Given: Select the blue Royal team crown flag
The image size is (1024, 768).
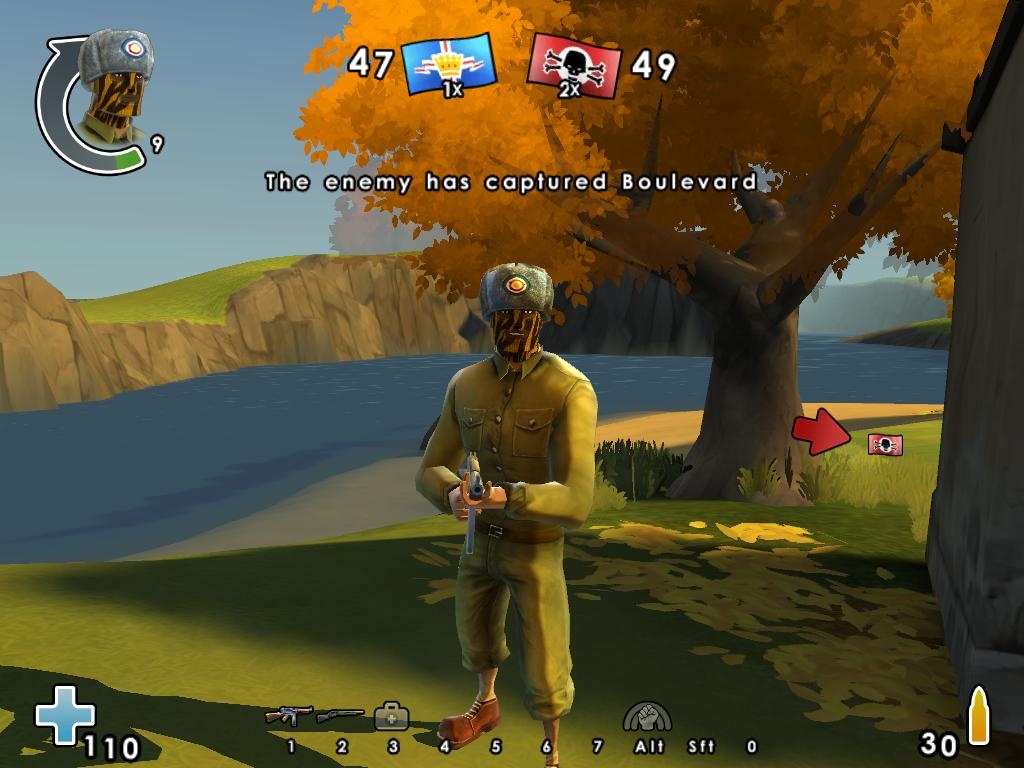Looking at the screenshot, I should pos(449,65).
